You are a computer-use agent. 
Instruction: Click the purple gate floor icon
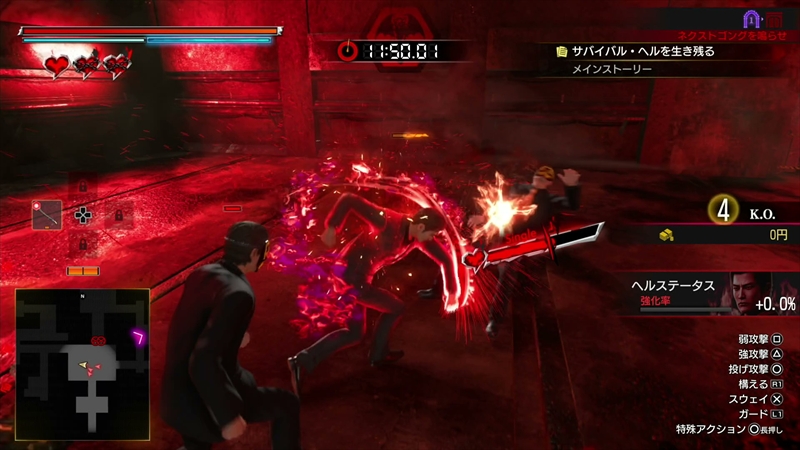pos(750,18)
